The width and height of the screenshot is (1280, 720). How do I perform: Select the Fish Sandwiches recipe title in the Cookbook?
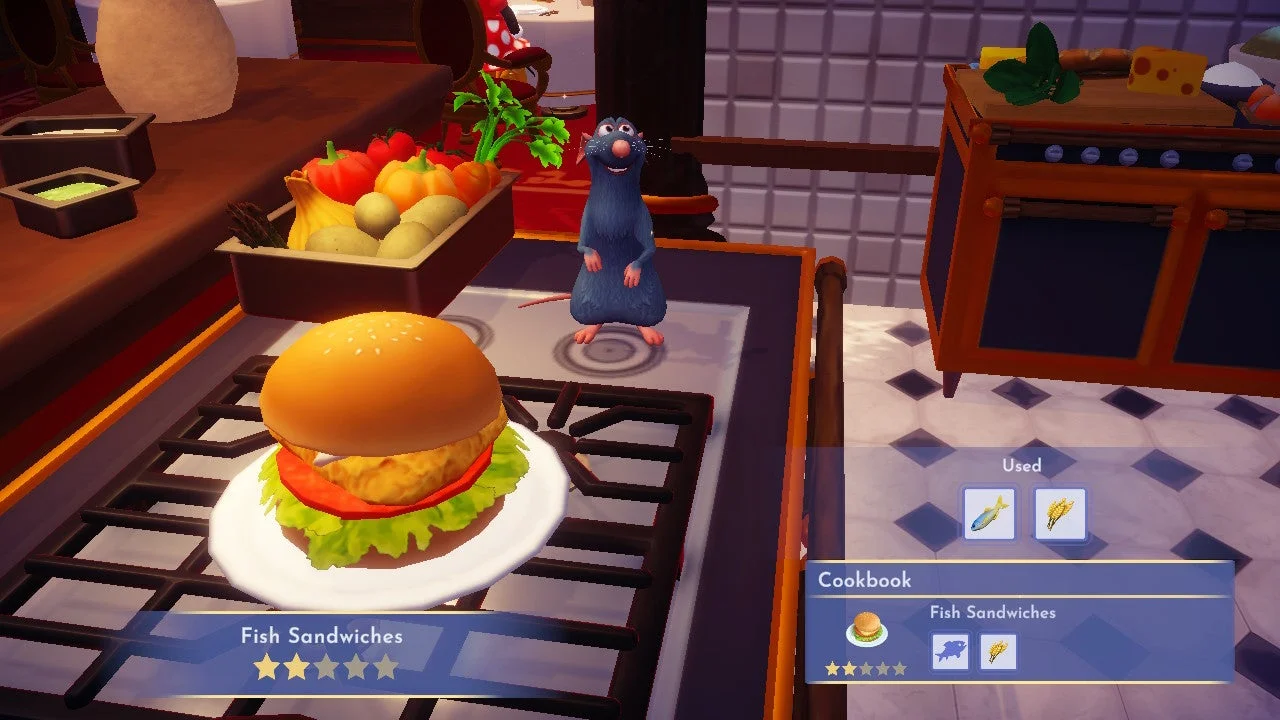pyautogui.click(x=992, y=612)
